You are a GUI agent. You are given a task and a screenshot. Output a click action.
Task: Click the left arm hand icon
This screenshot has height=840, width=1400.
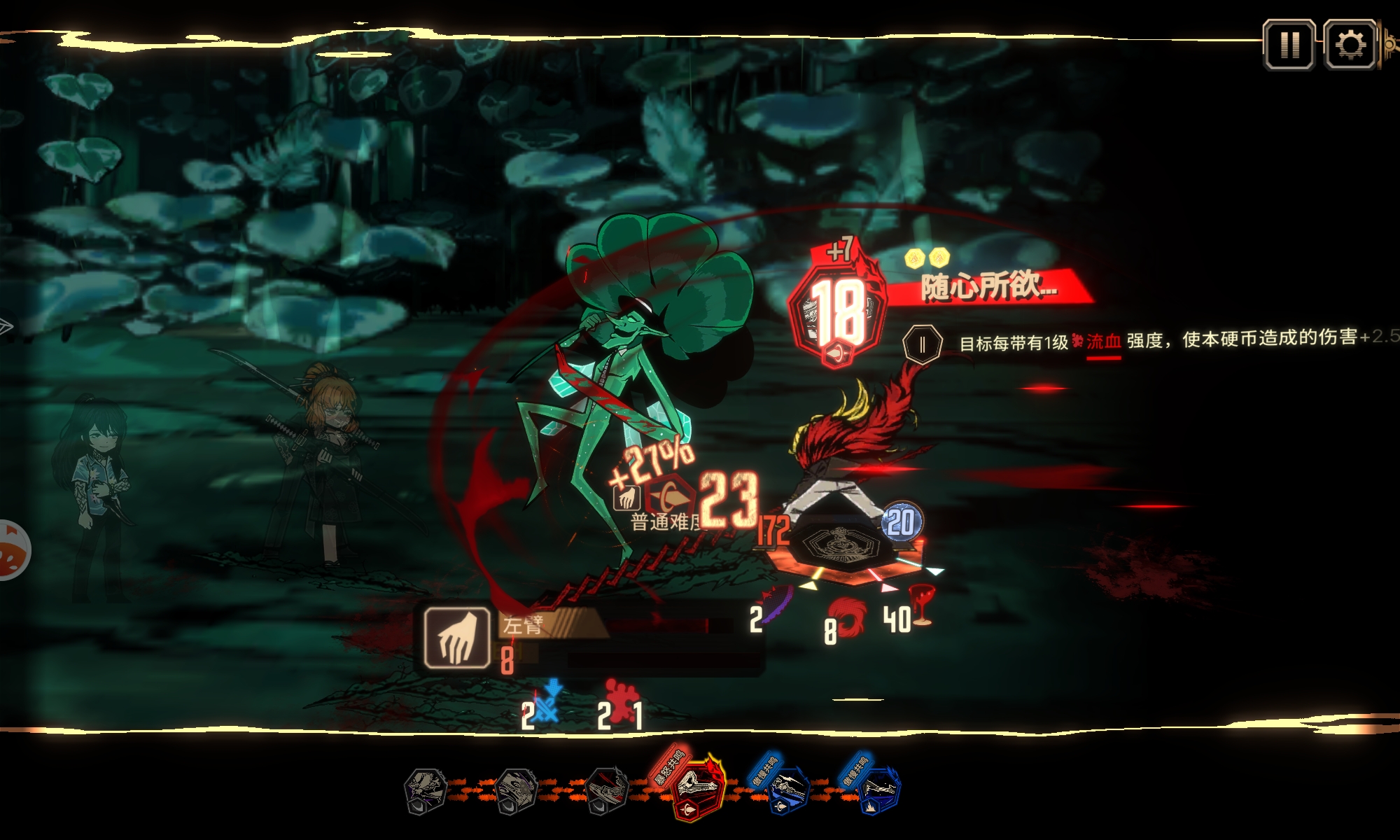tap(457, 637)
